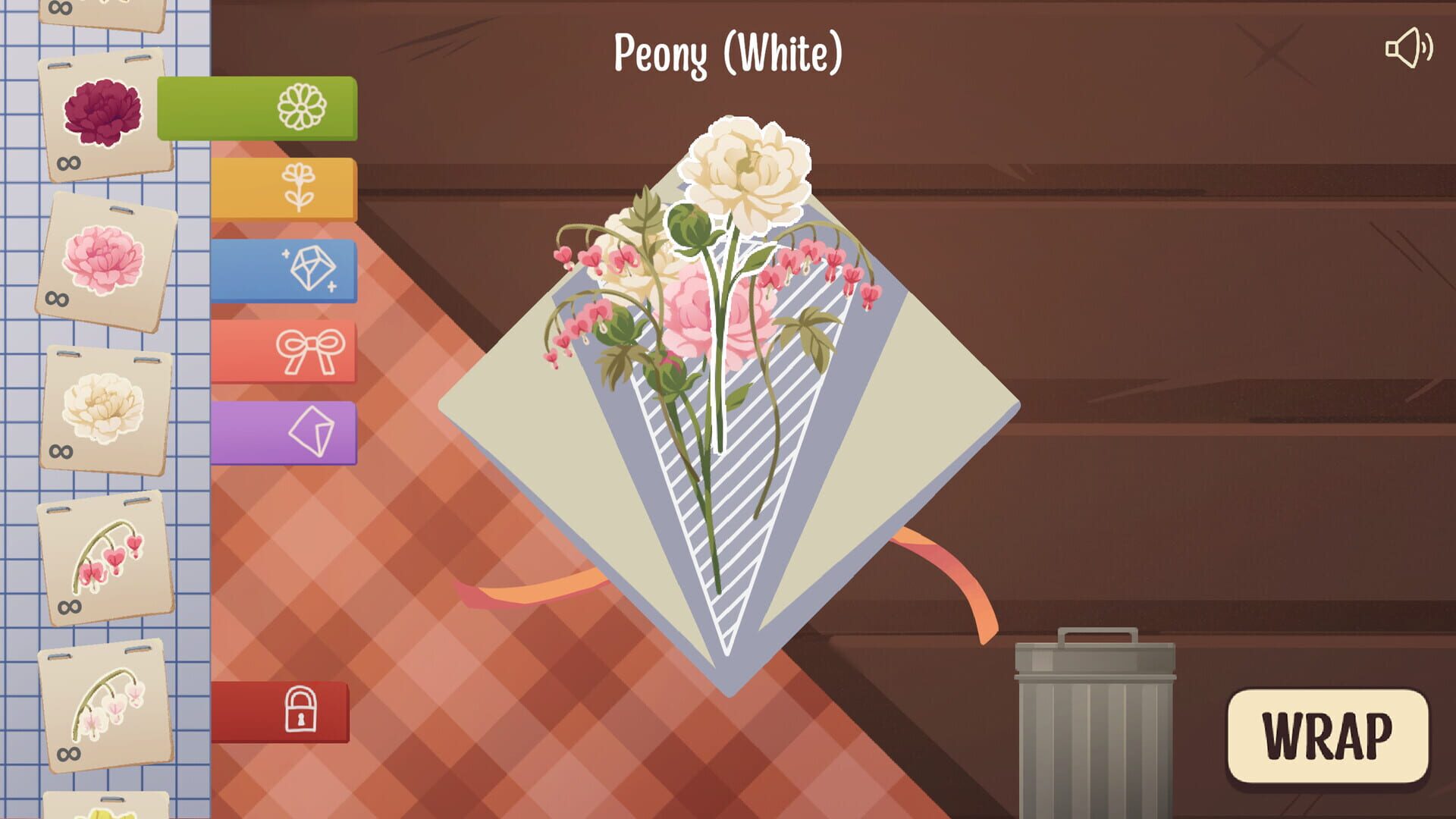Open the orange filler flower category icon

[x=300, y=187]
